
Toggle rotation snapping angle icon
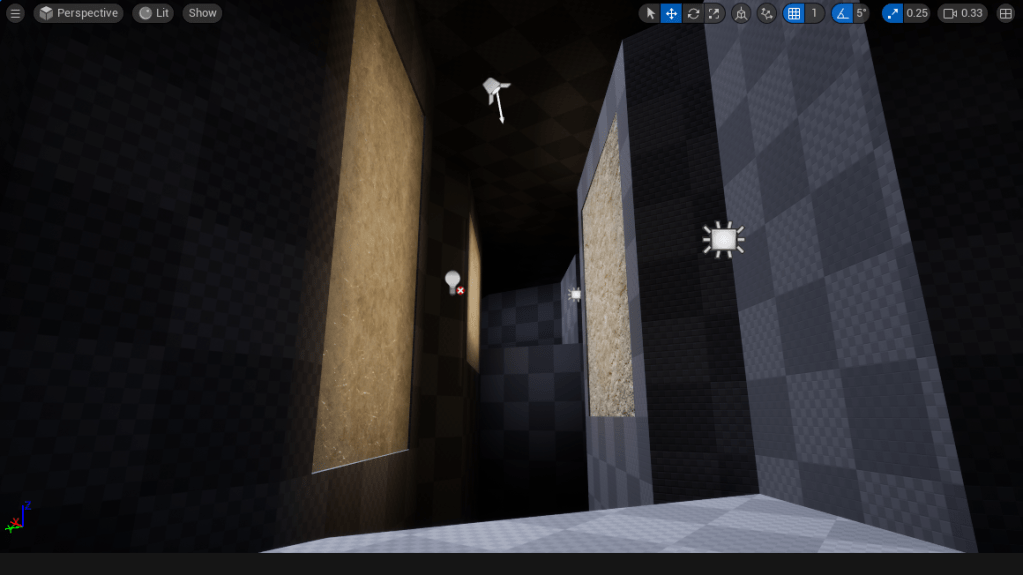pyautogui.click(x=842, y=13)
